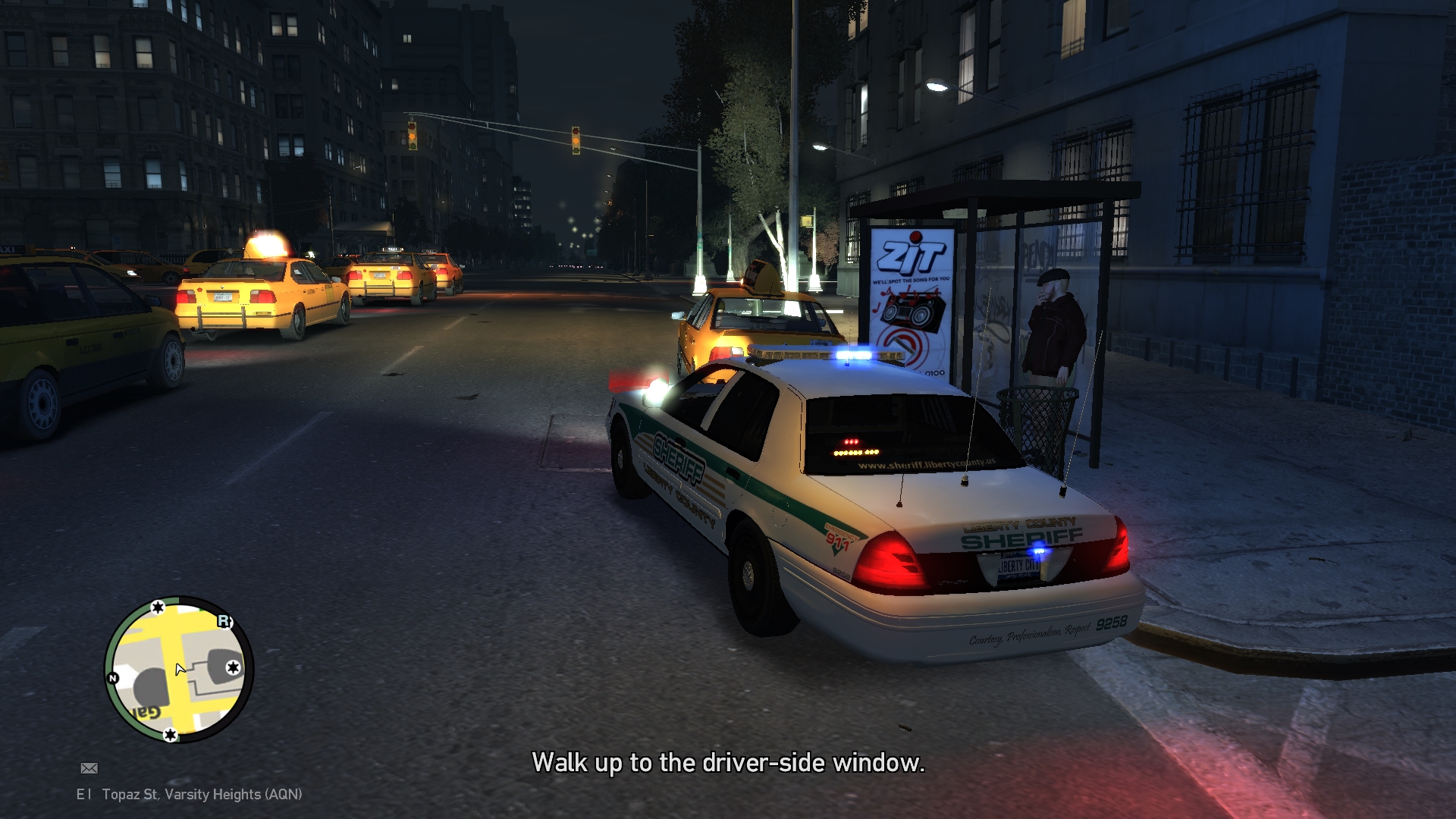The image size is (1456, 819).
Task: Select the blue R blip on the minimap
Action: [224, 621]
